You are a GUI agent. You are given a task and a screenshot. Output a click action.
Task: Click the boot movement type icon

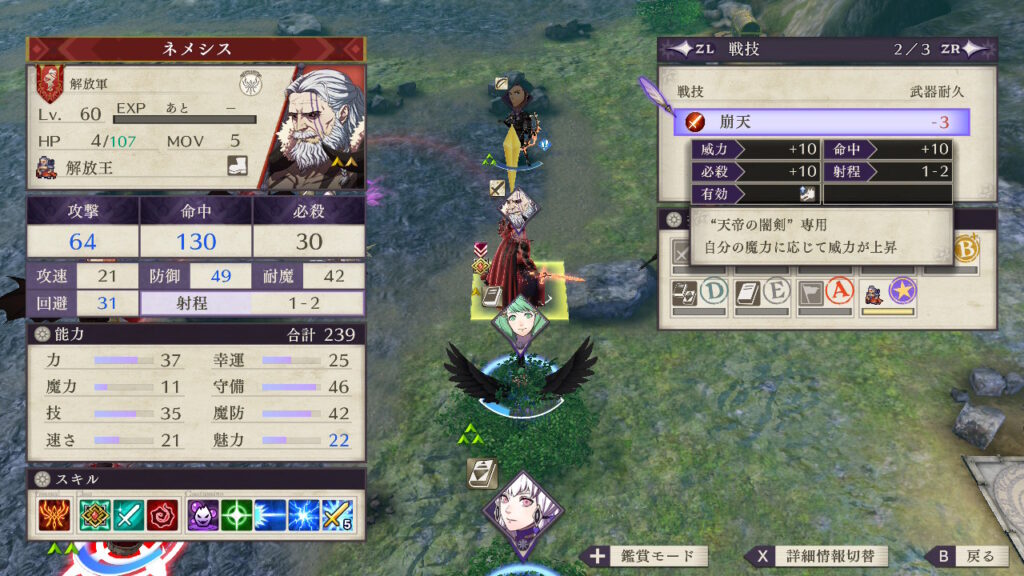point(236,166)
